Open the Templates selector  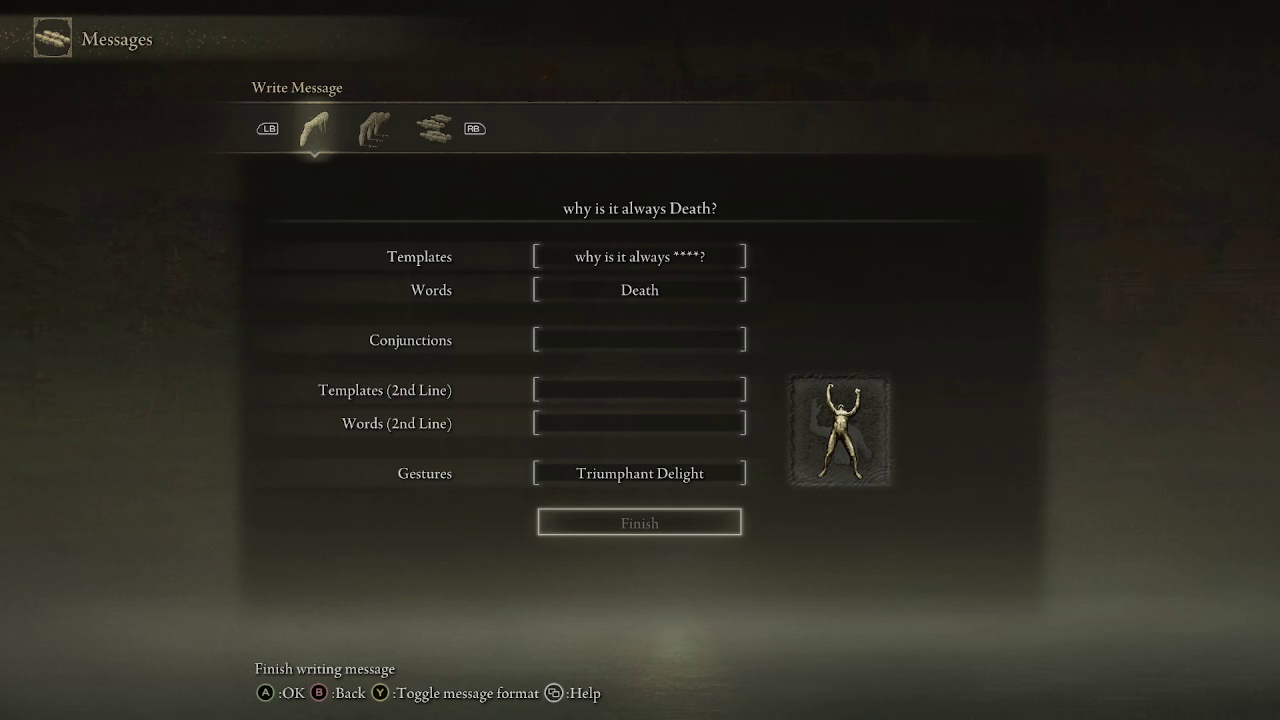[639, 256]
